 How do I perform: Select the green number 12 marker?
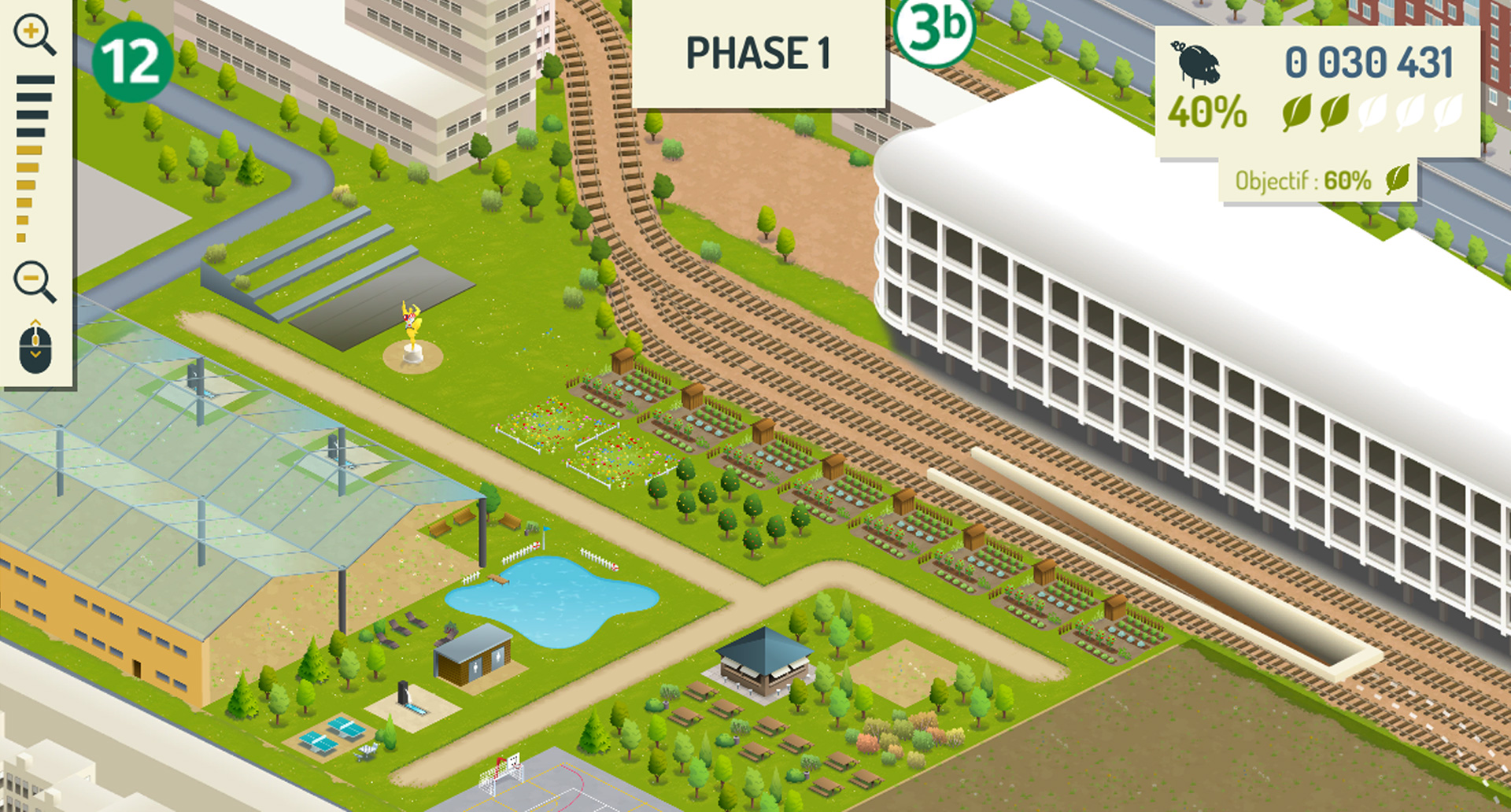pos(131,62)
